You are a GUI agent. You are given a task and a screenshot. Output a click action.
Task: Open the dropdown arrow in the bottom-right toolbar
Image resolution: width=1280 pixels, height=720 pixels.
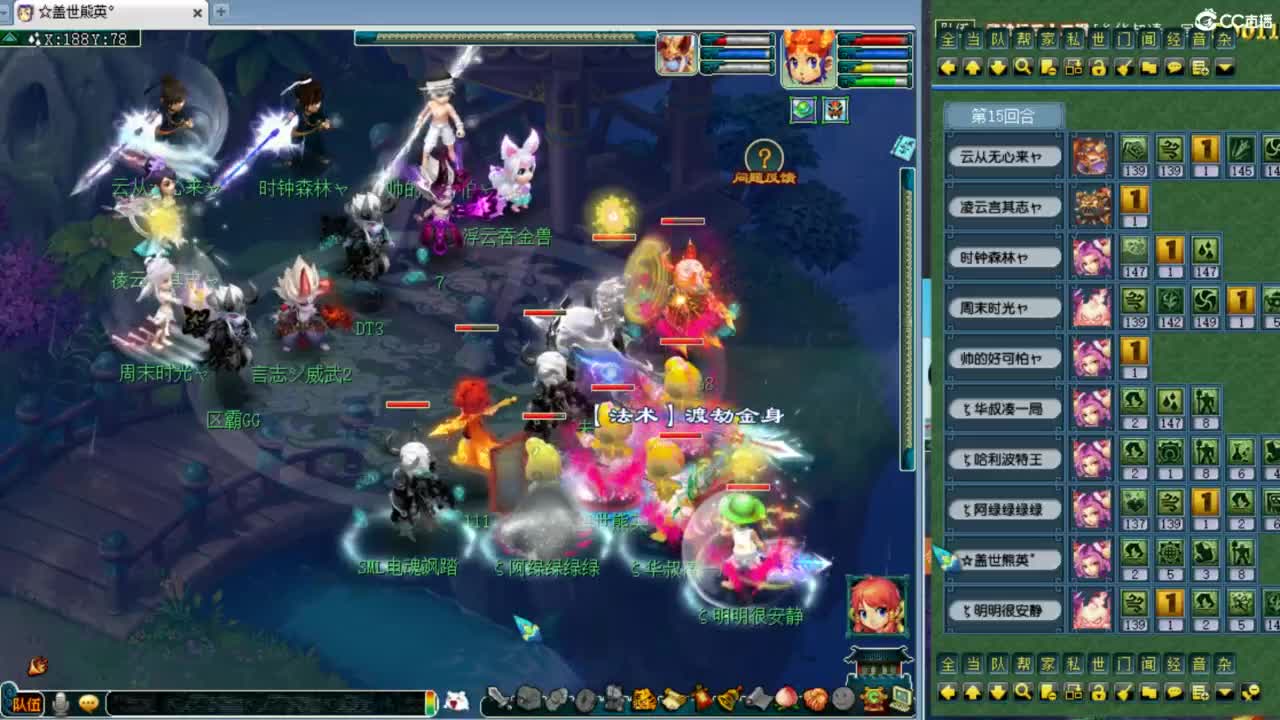point(1224,691)
